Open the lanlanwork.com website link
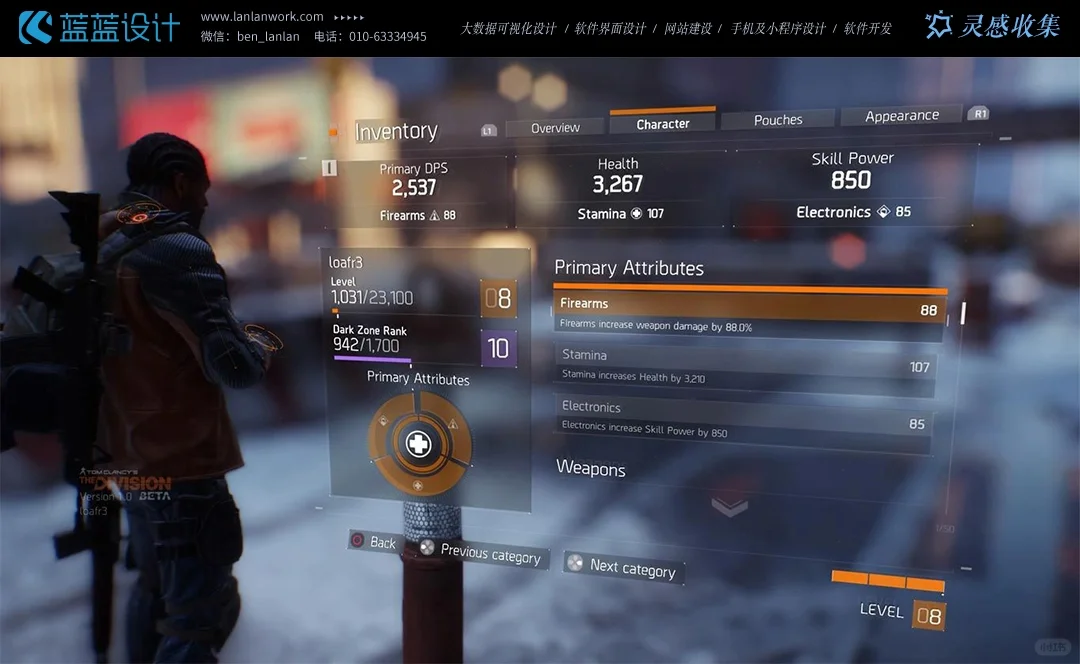Screen dimensions: 1080x664 (x=262, y=17)
